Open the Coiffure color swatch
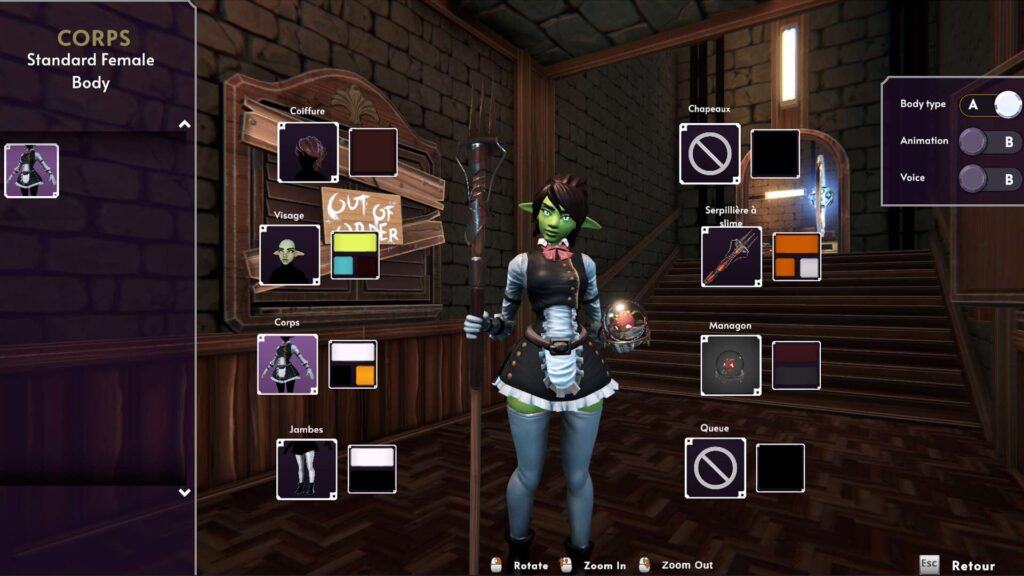Viewport: 1024px width, 576px height. [x=373, y=152]
